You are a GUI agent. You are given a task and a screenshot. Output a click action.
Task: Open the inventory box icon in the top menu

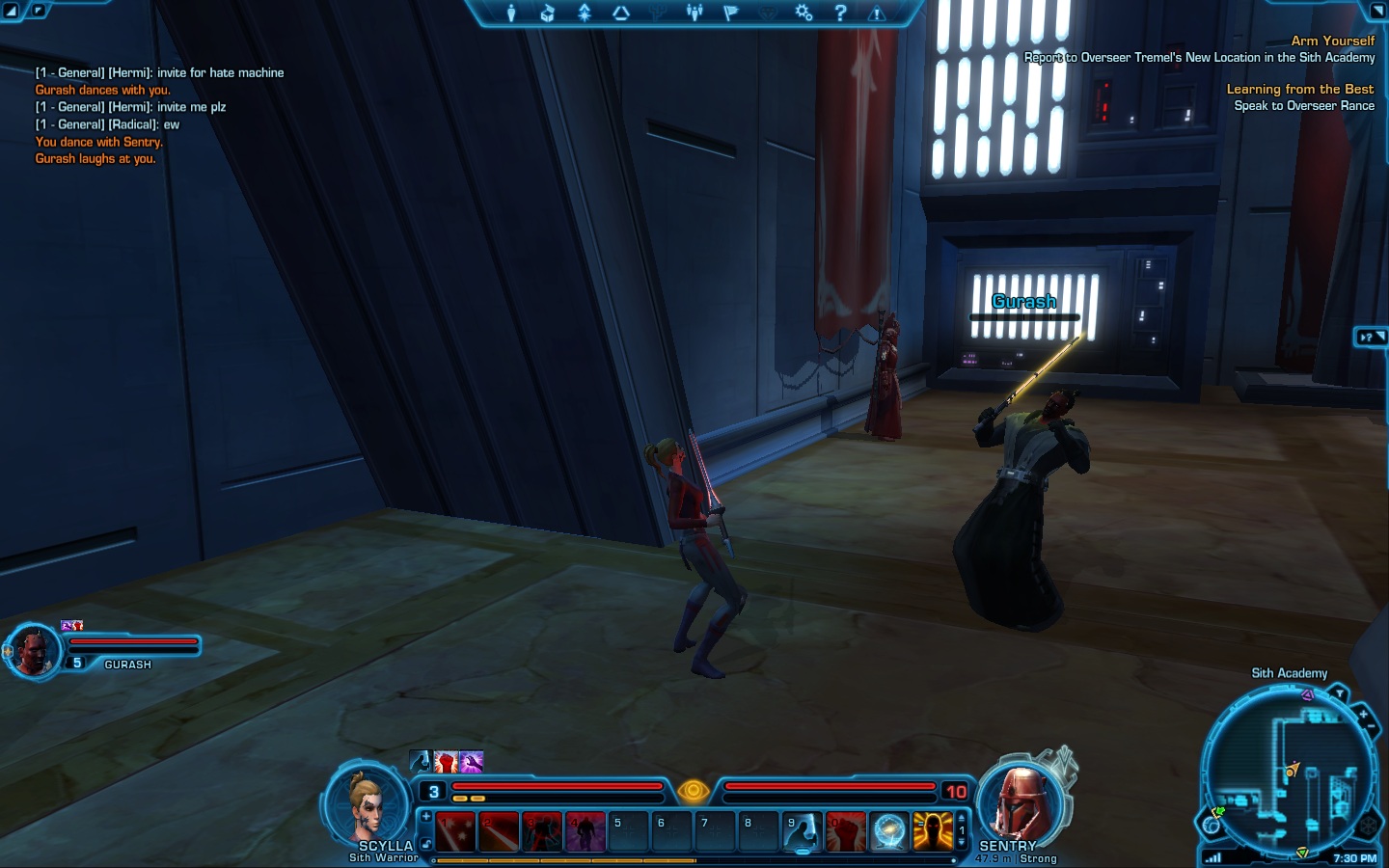tap(547, 13)
